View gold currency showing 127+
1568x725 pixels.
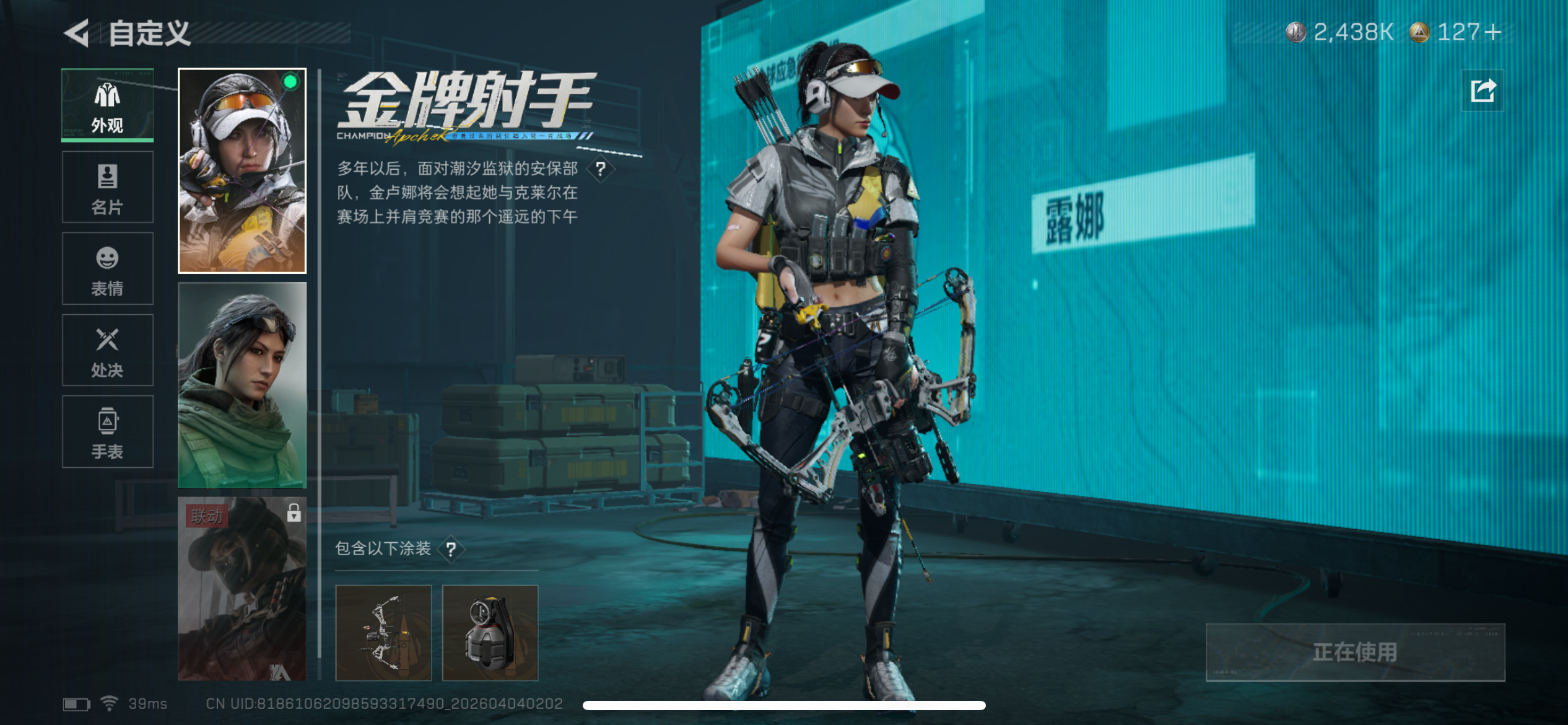click(x=1452, y=33)
